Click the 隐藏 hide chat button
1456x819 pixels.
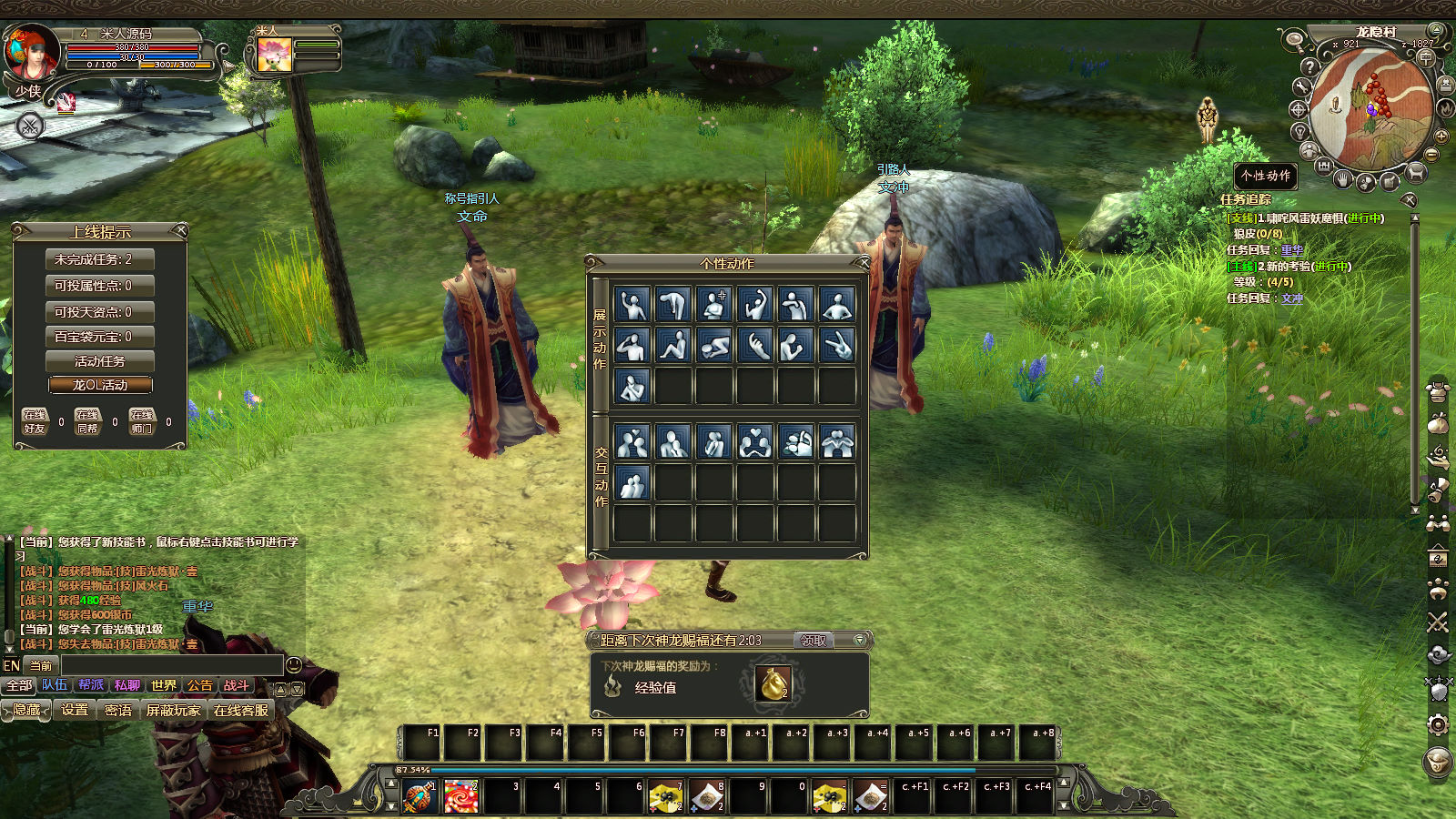[27, 710]
